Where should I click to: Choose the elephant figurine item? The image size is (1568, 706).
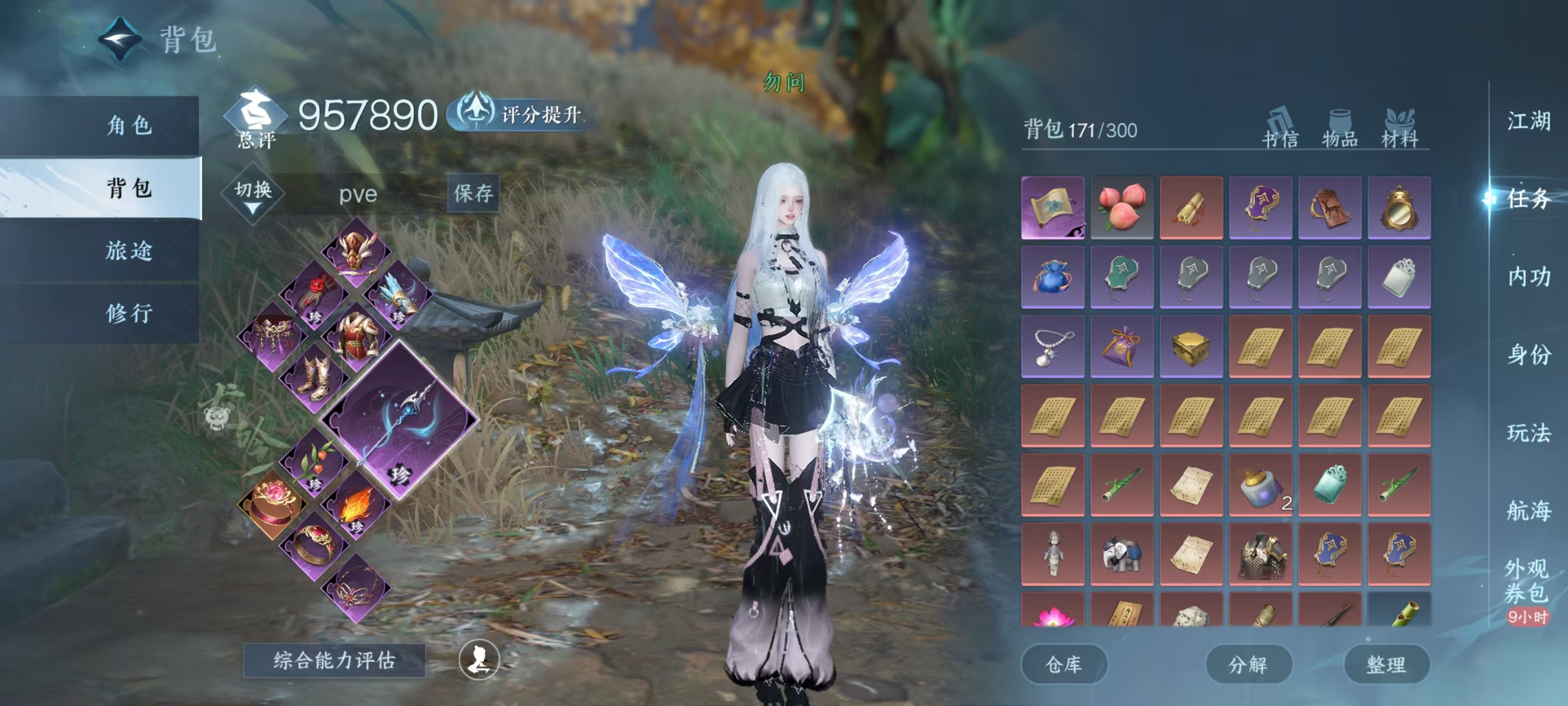coord(1121,554)
